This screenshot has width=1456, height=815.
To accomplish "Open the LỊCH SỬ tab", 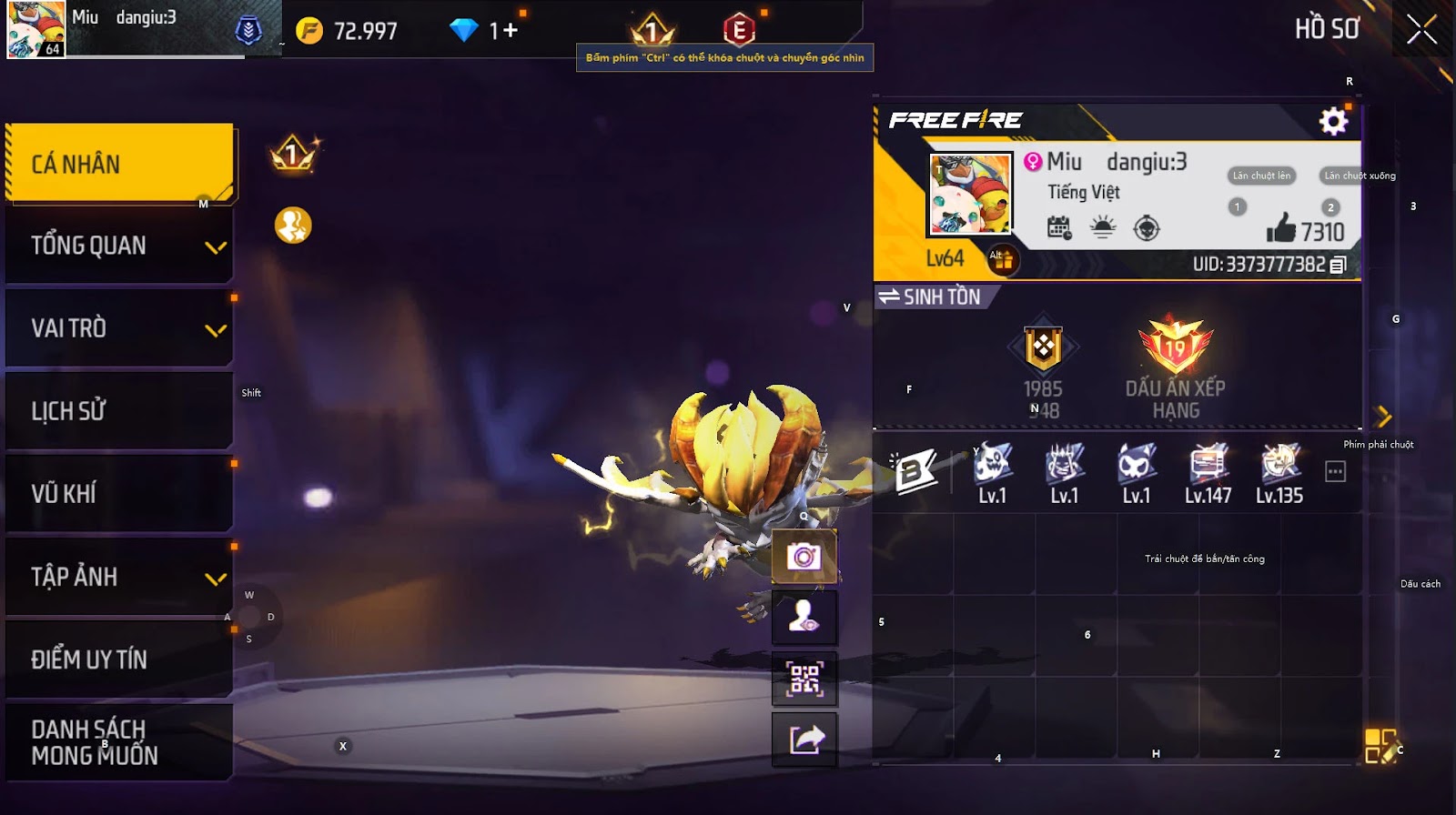I will pos(119,411).
